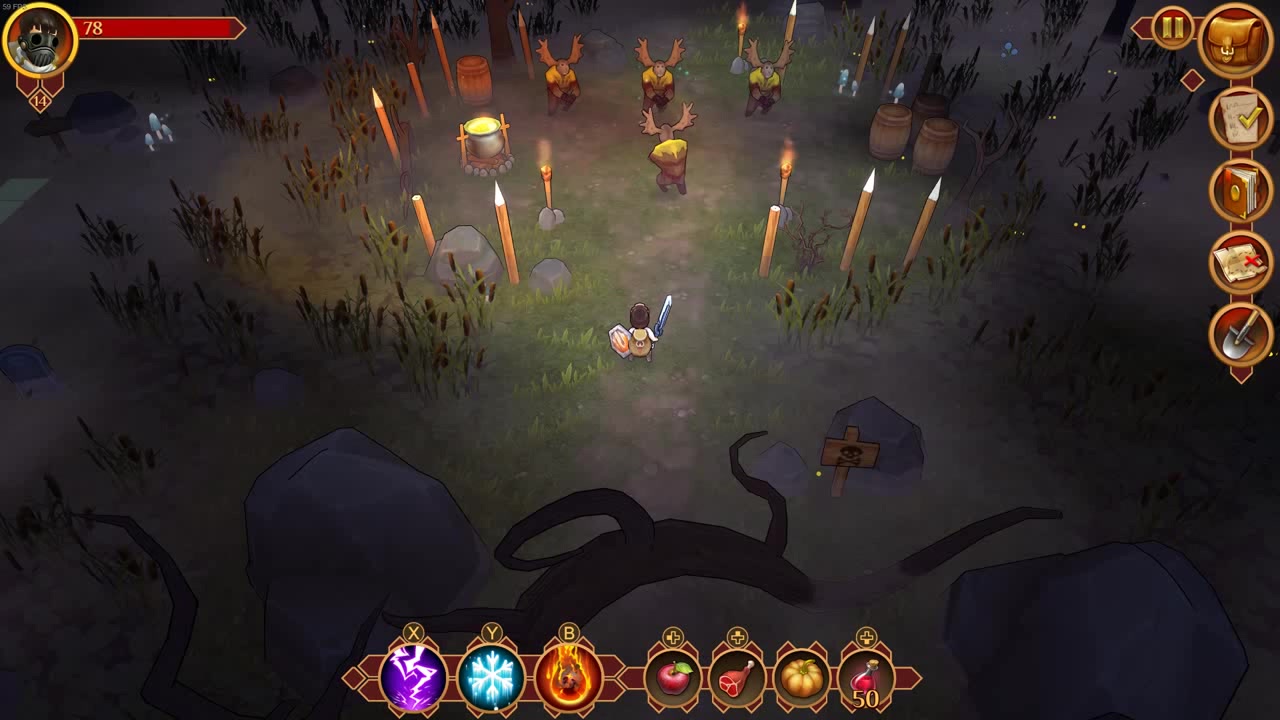Consume the ham leg food item
1280x720 pixels.
[x=737, y=678]
